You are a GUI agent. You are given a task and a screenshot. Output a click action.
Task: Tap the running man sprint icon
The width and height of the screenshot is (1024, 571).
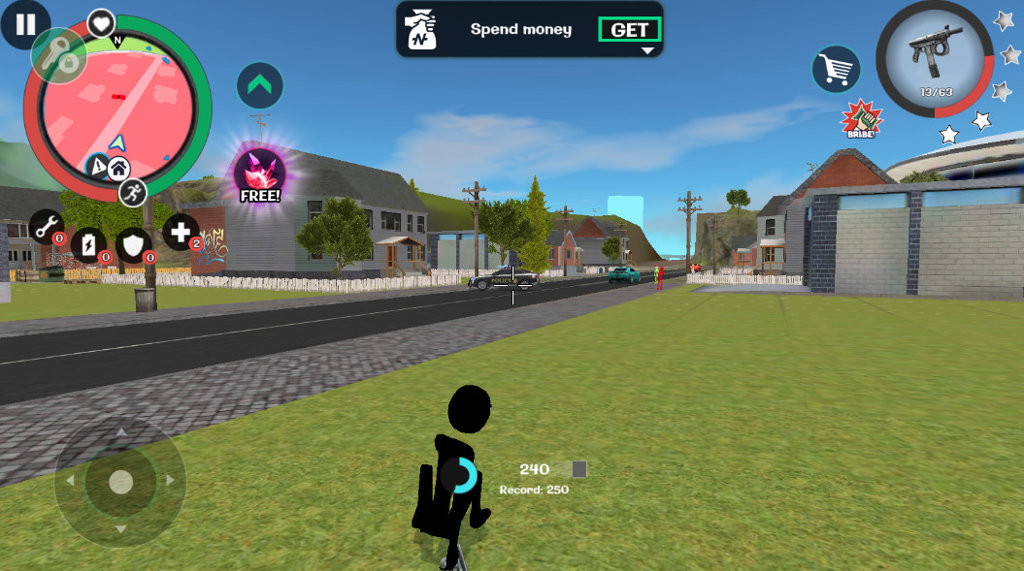(x=132, y=192)
